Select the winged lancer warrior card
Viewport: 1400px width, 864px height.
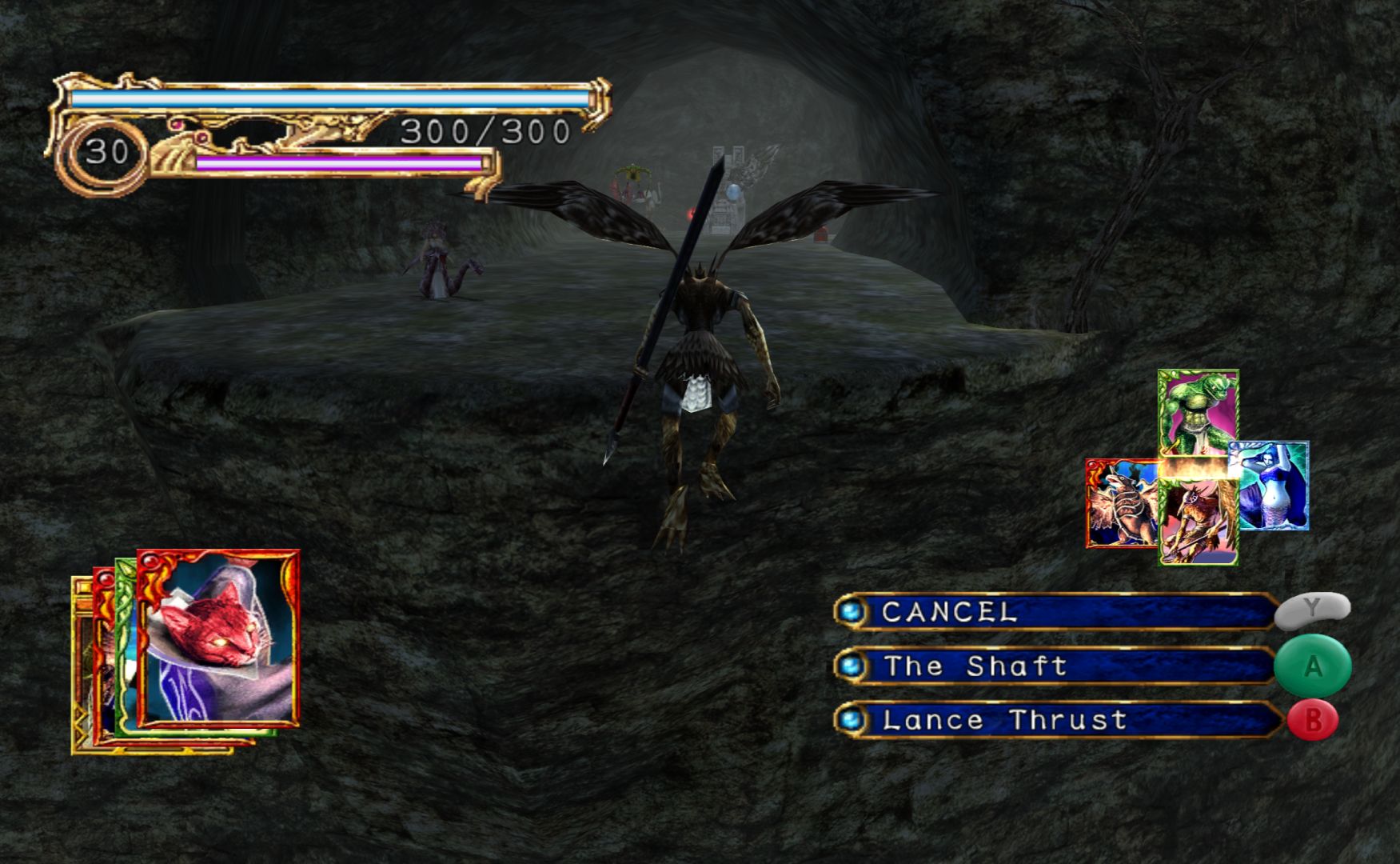[1198, 523]
